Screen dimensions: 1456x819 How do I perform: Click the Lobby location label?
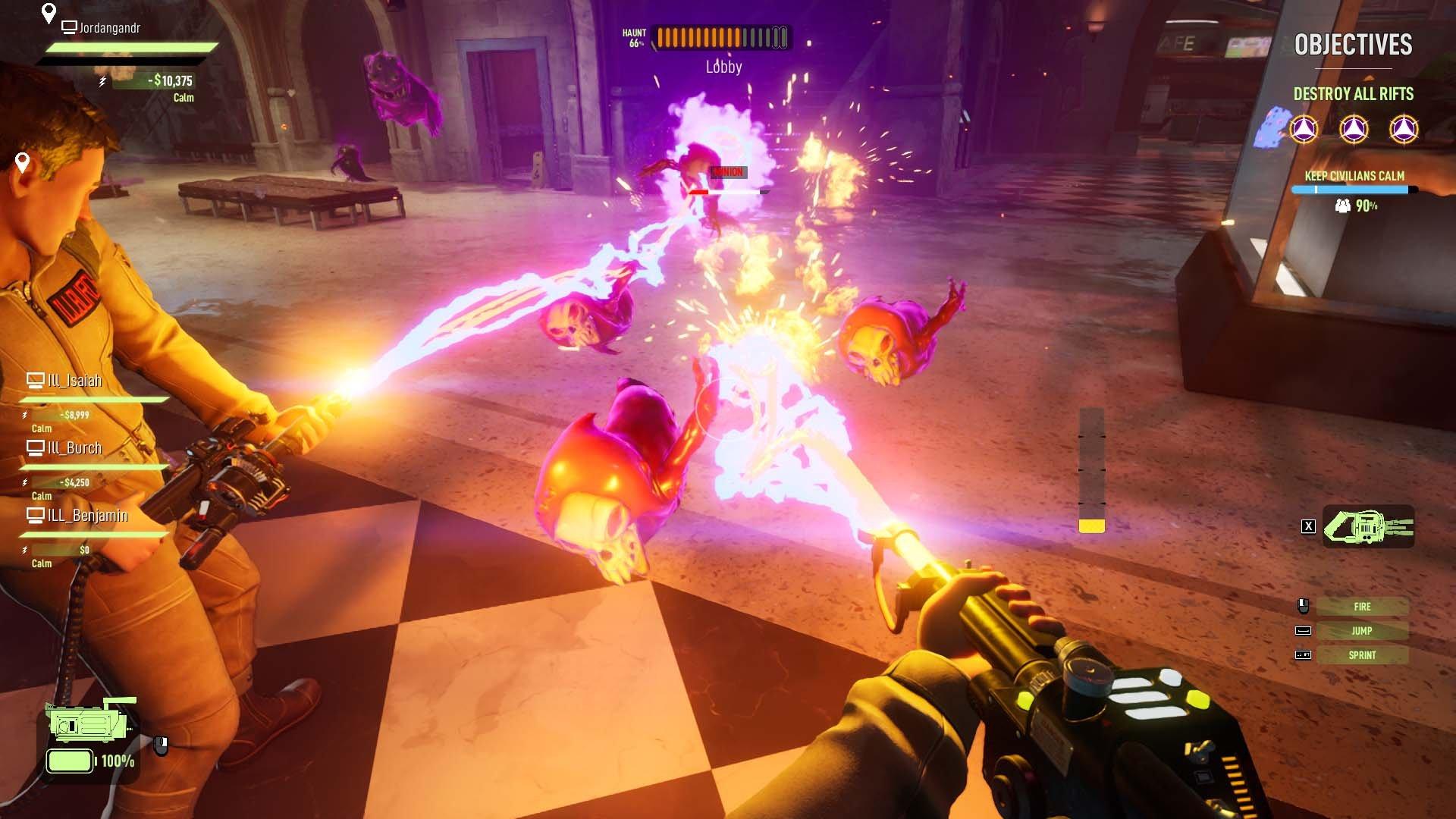click(721, 66)
